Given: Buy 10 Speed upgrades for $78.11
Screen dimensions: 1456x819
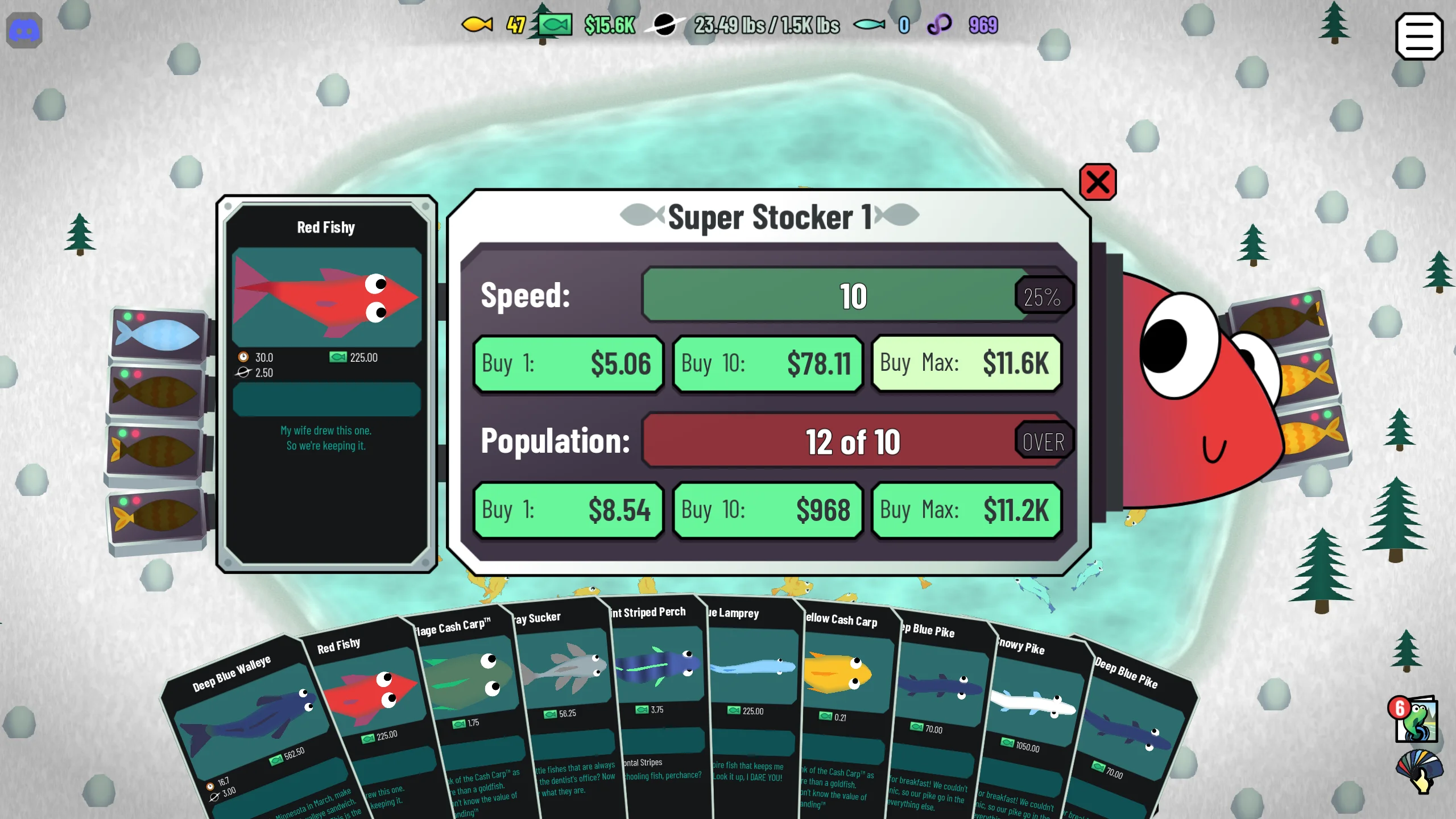Looking at the screenshot, I should pyautogui.click(x=767, y=364).
